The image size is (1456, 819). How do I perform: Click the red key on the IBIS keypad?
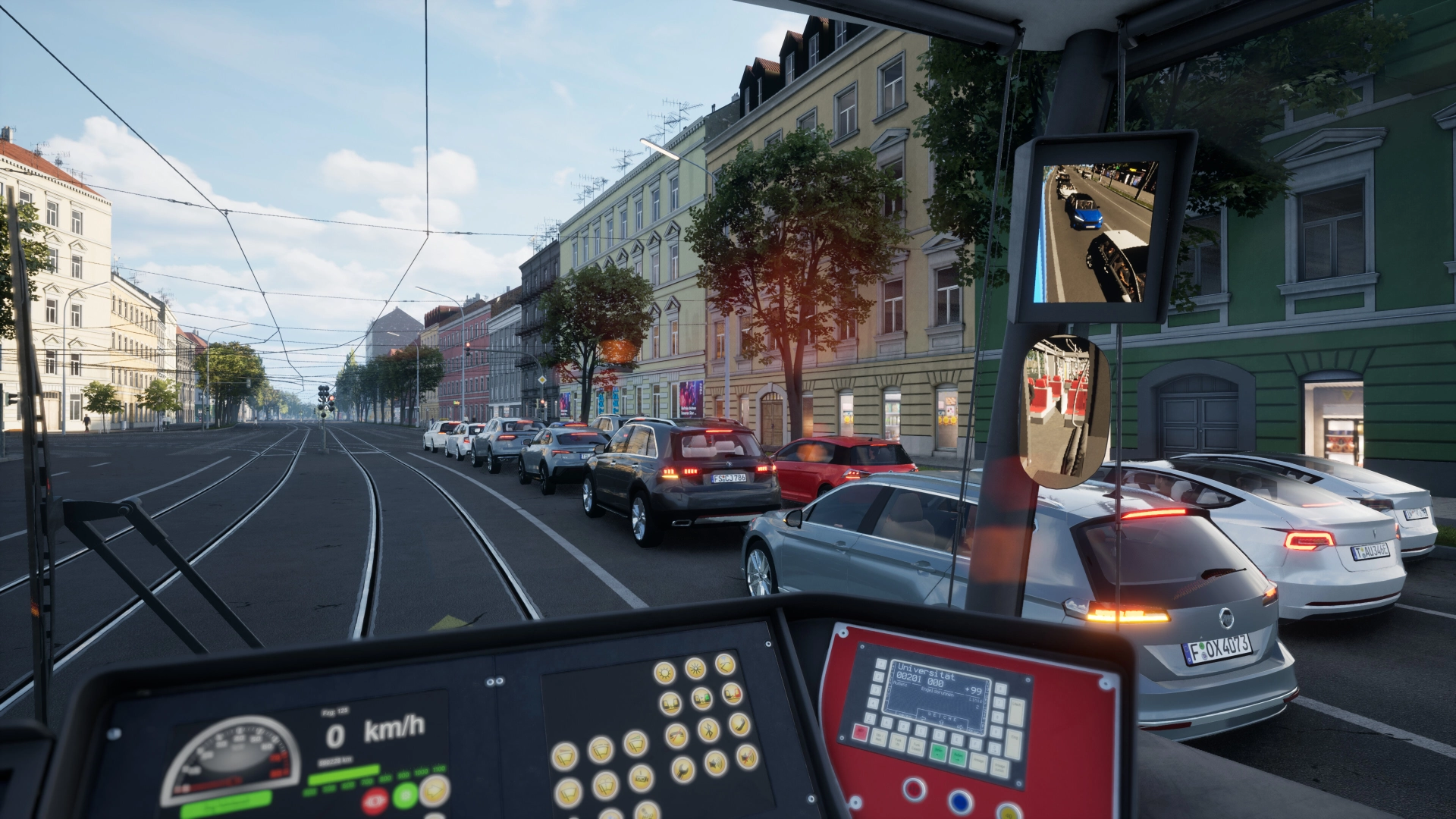click(x=860, y=732)
